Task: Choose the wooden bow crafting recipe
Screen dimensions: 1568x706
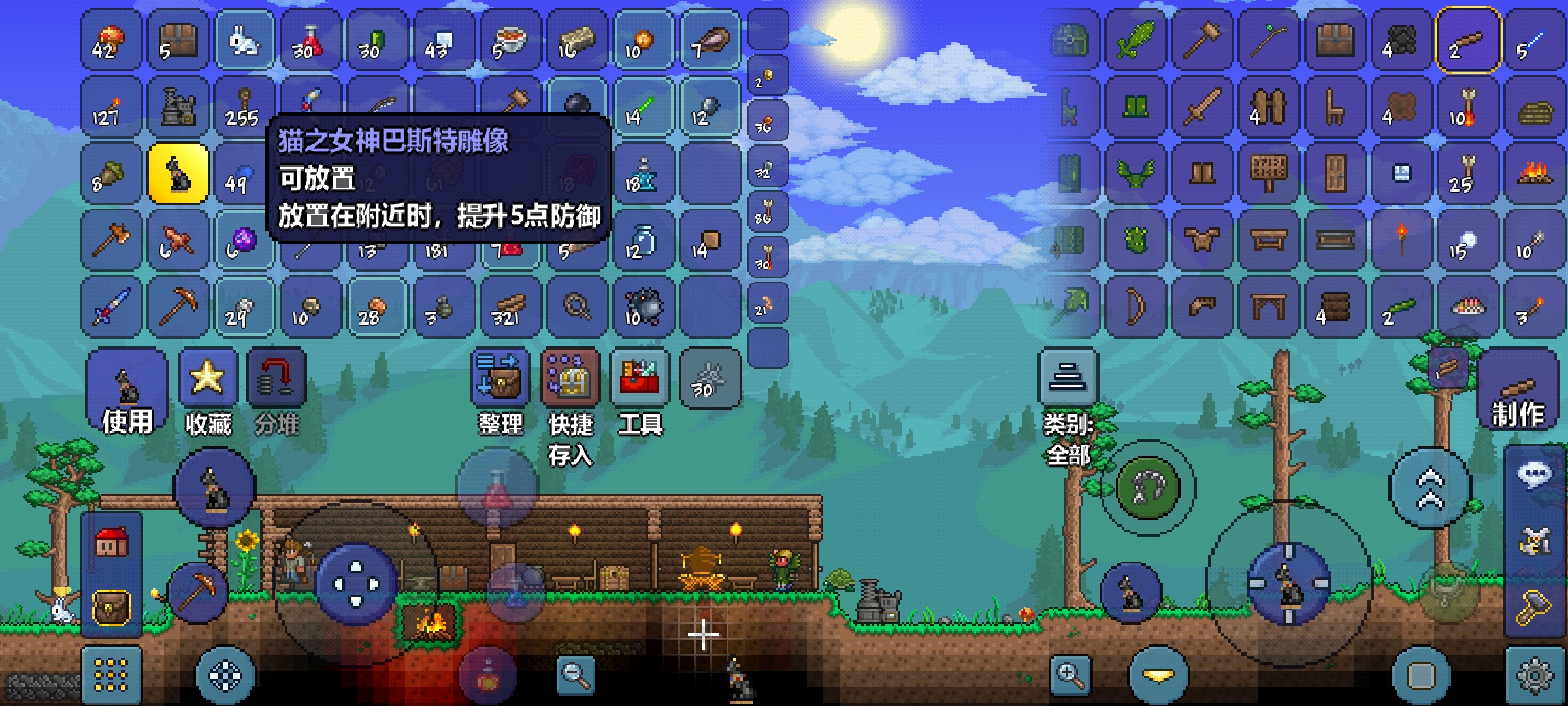Action: point(1135,307)
